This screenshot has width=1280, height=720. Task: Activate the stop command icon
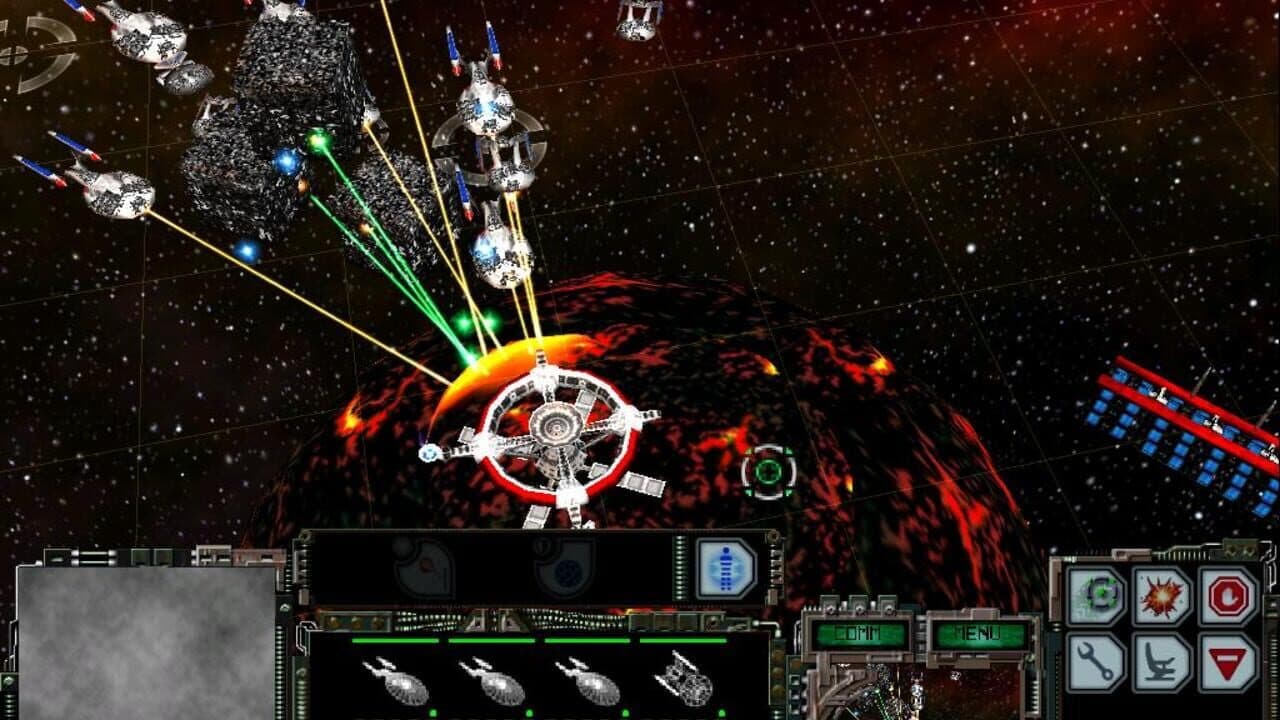click(x=1229, y=596)
